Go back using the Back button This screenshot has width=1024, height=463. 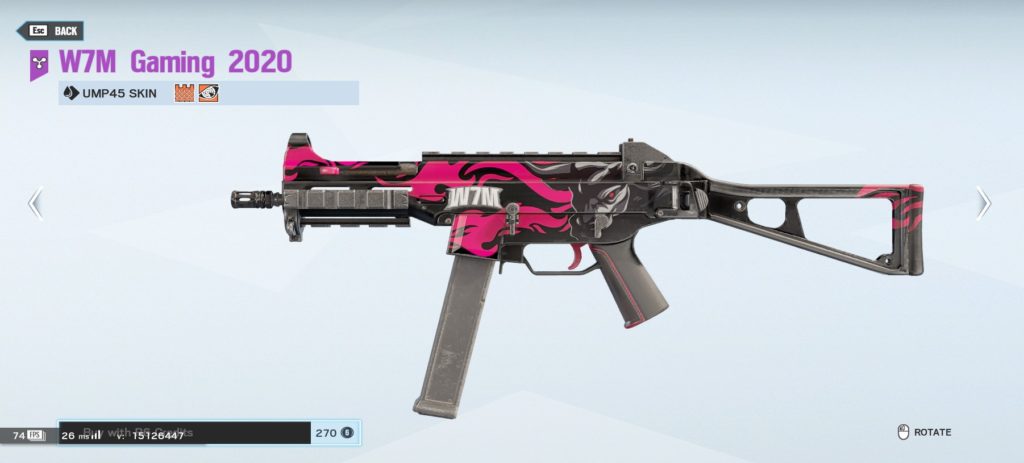tap(50, 31)
